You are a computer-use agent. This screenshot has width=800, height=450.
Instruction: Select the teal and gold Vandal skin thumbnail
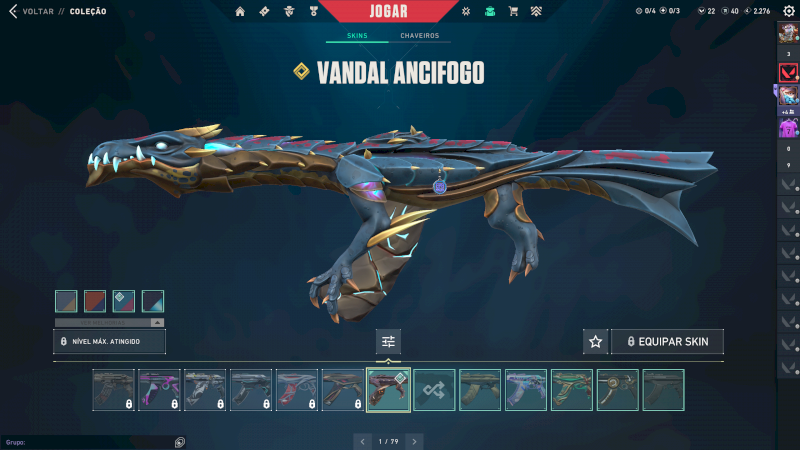click(573, 390)
